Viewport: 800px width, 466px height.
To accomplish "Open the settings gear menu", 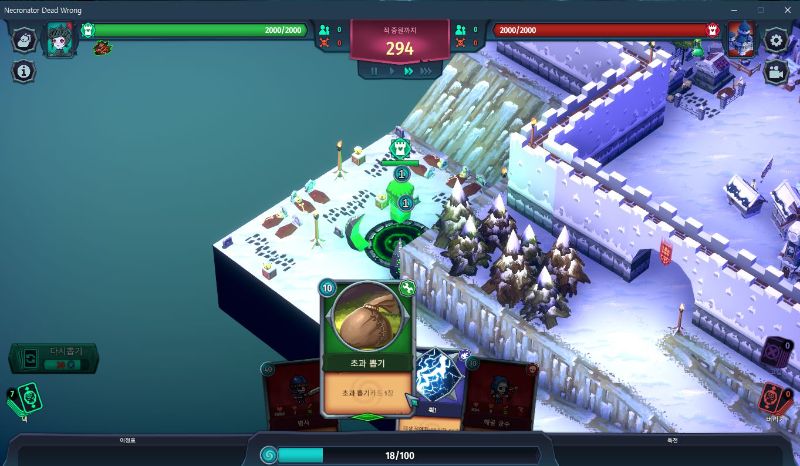I will point(775,40).
